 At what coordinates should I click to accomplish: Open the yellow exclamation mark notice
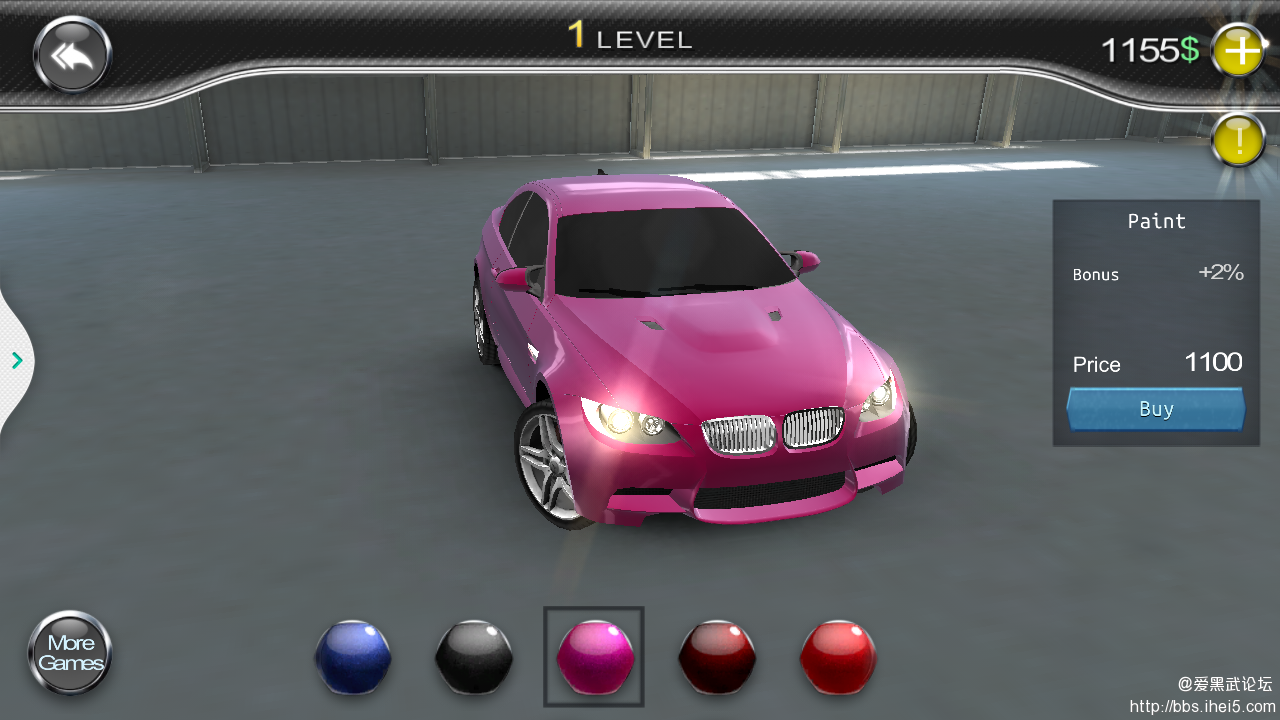tap(1238, 141)
